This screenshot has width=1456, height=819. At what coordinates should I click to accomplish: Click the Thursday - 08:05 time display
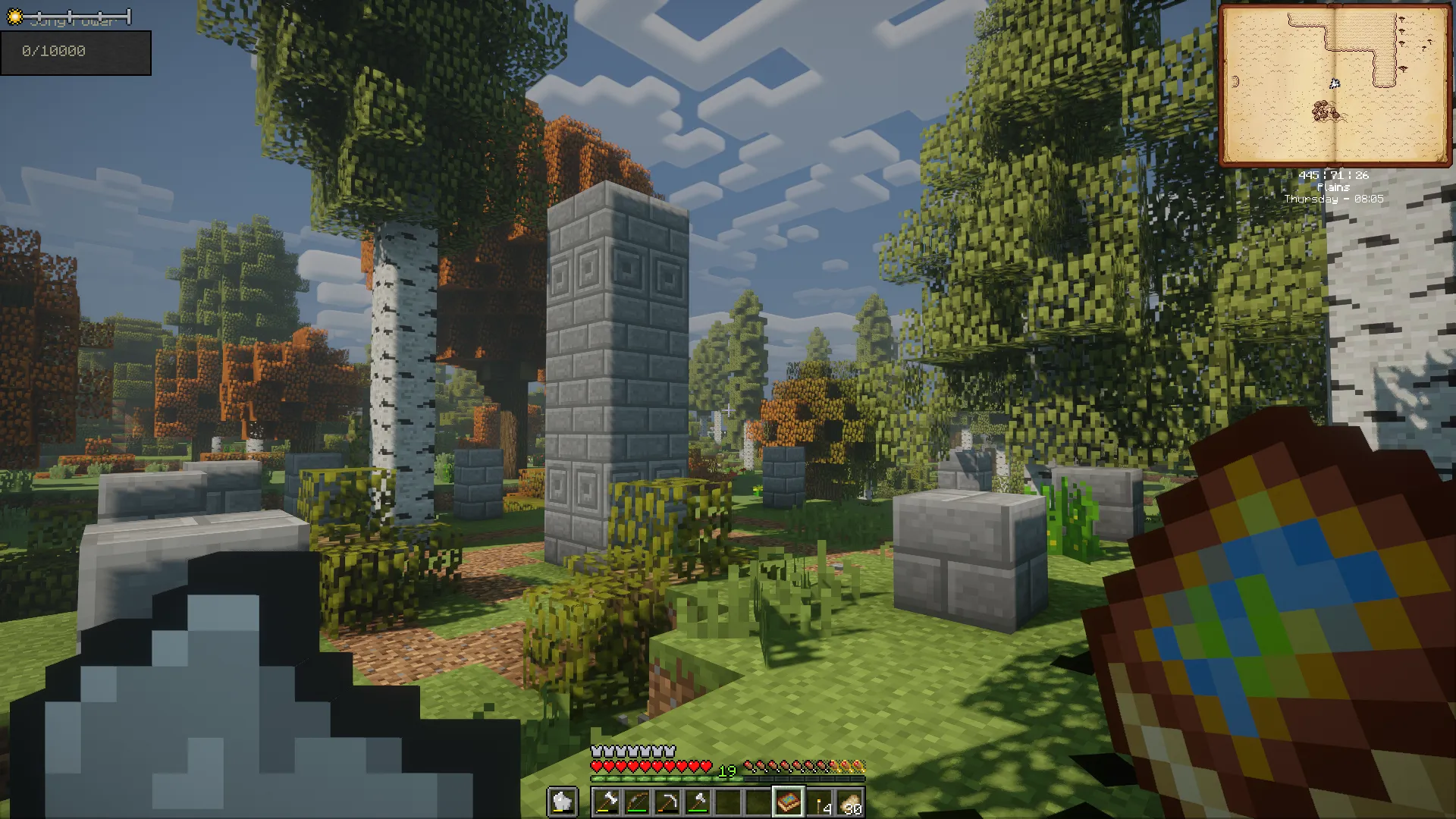(1335, 199)
